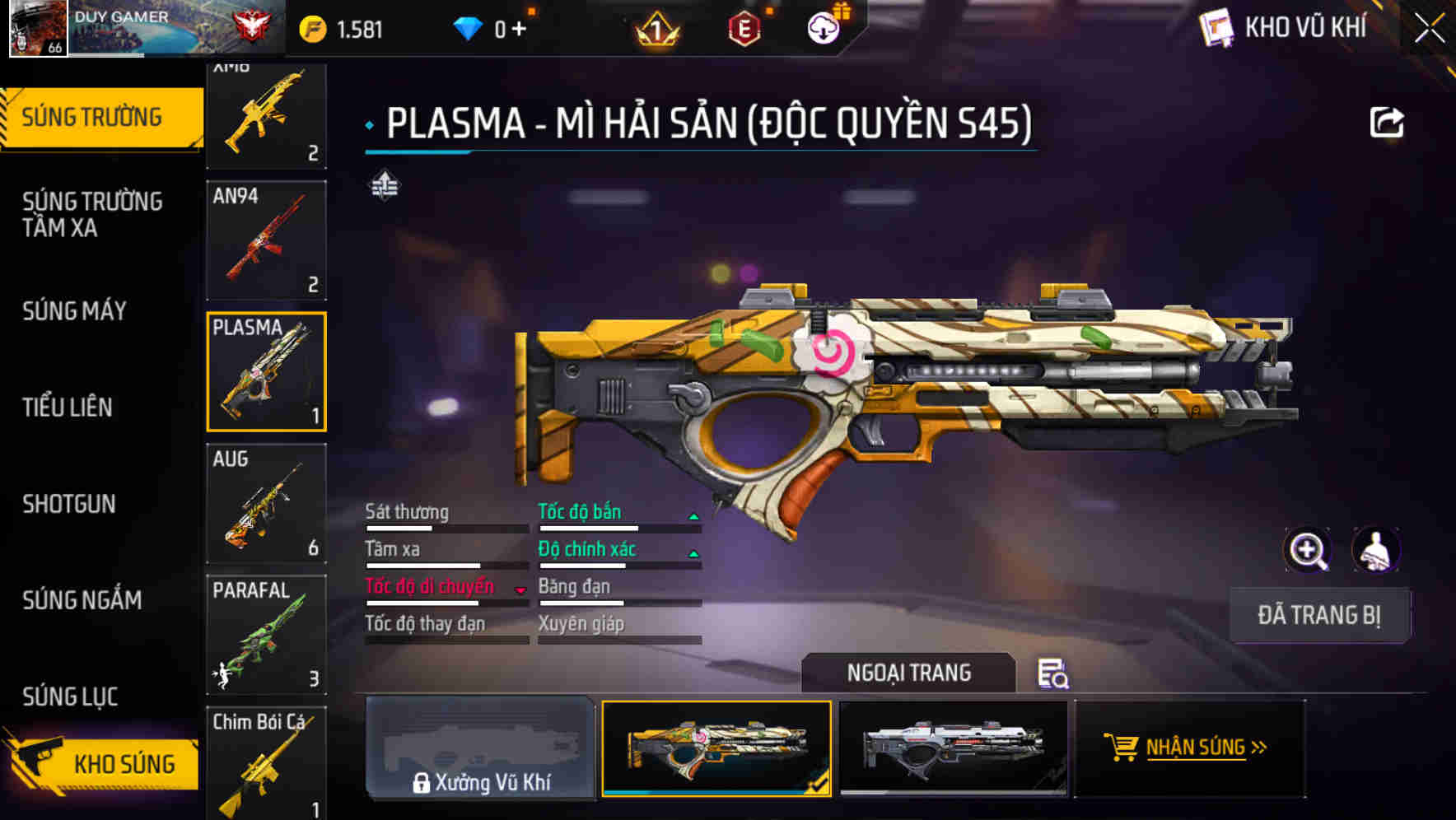
Task: Choose the Tiểu Liên category
Action: pos(68,407)
